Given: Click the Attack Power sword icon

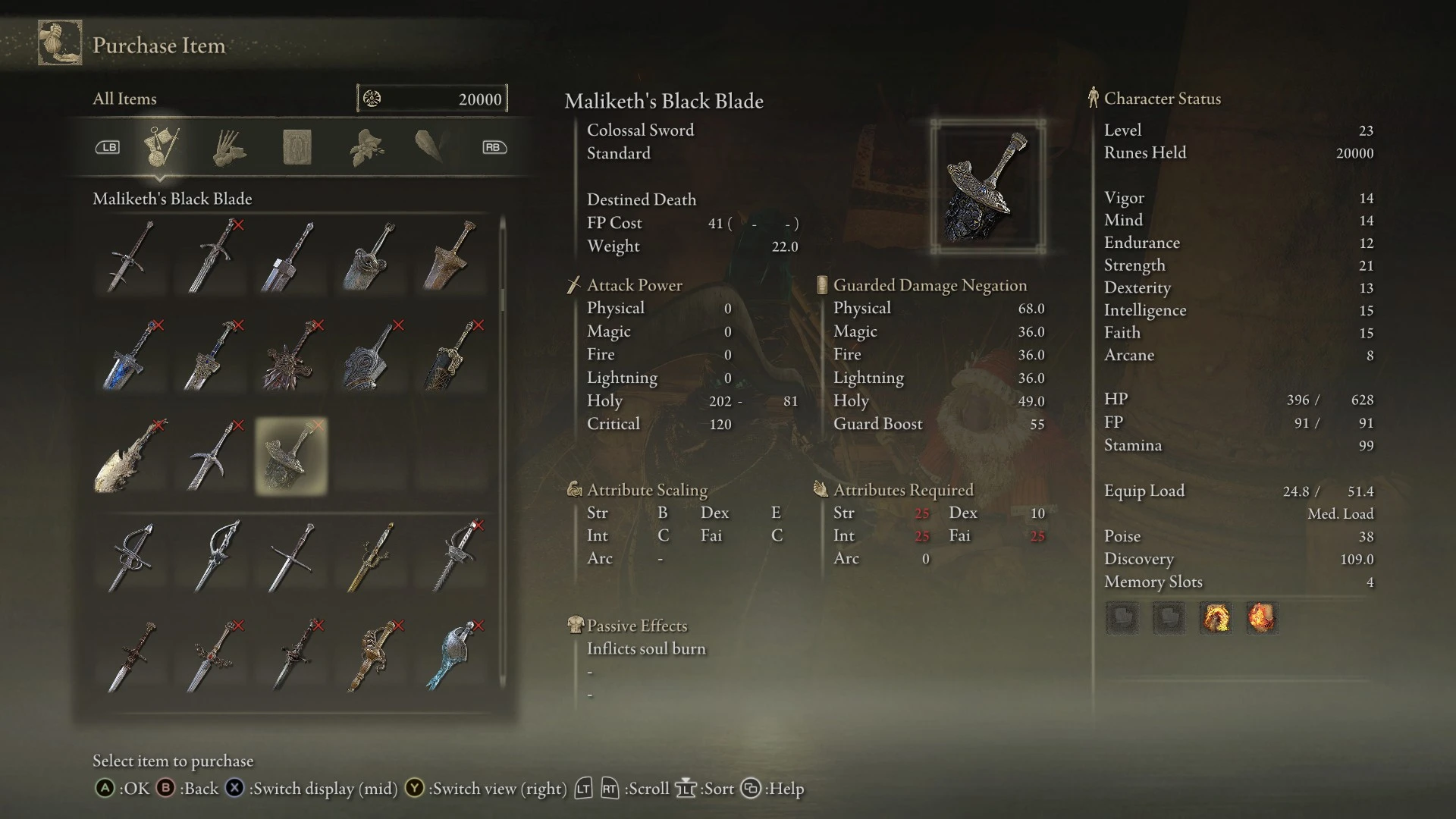Looking at the screenshot, I should coord(574,285).
